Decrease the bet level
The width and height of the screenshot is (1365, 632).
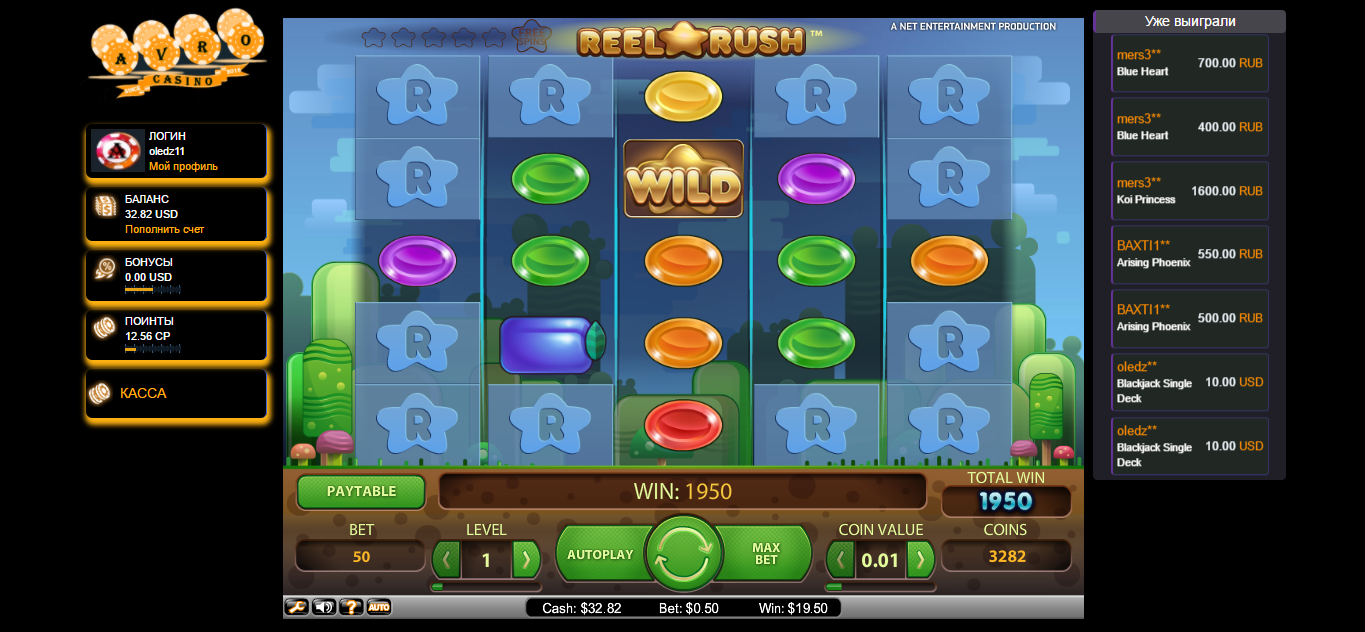(x=447, y=559)
